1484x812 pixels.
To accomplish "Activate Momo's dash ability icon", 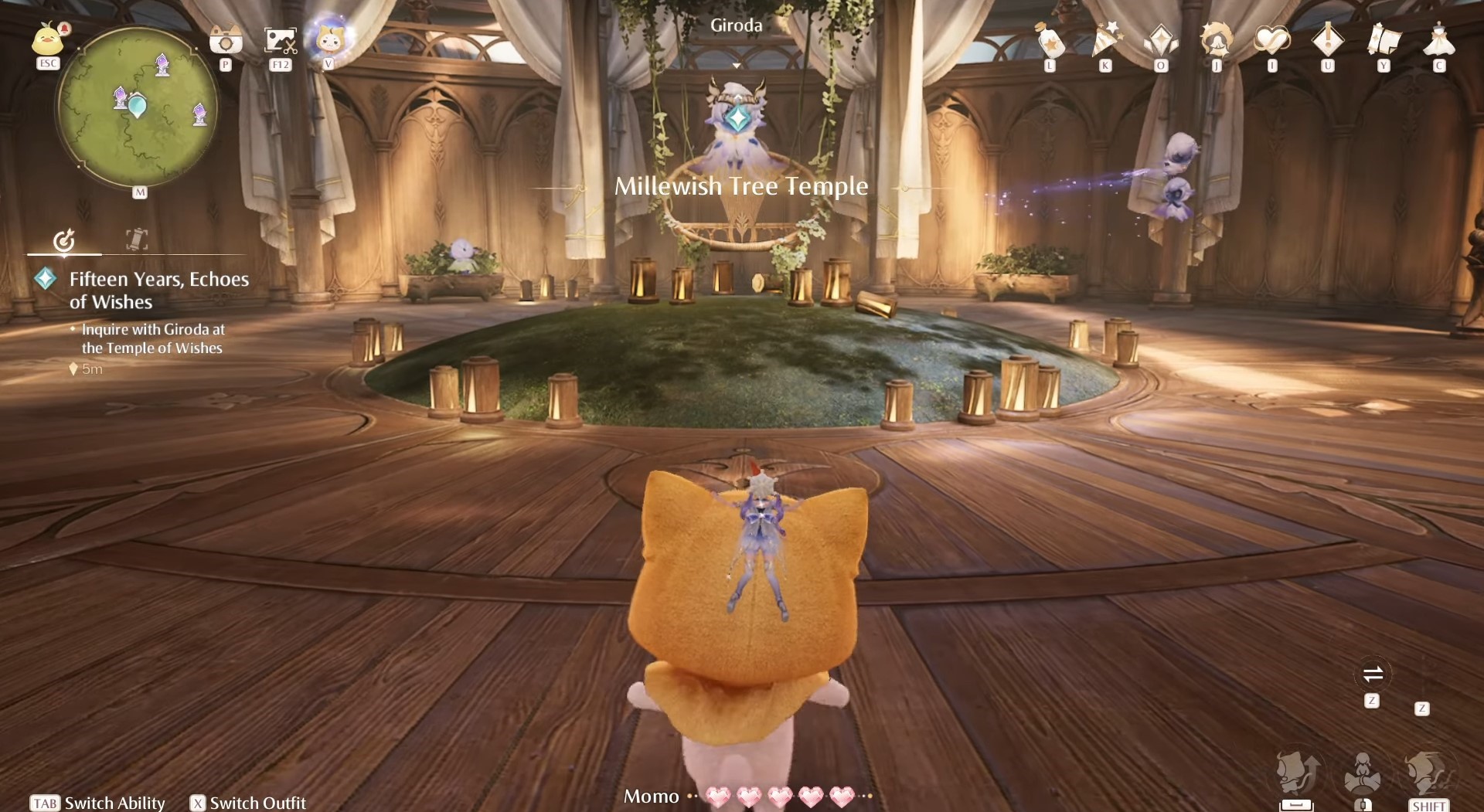I will (x=1428, y=773).
